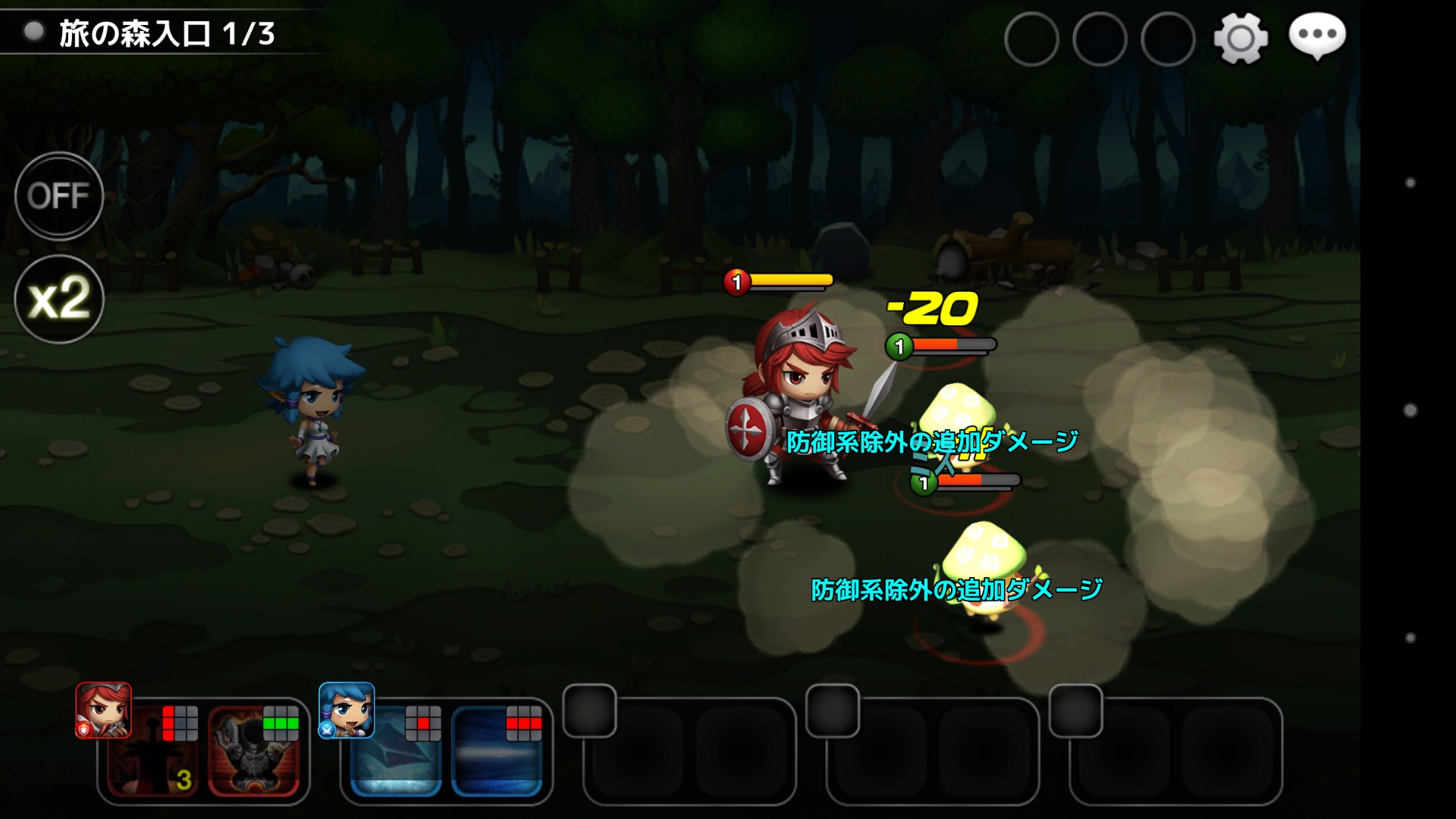This screenshot has height=819, width=1456.
Task: Use the blue horizontal slash skill
Action: pos(497,752)
